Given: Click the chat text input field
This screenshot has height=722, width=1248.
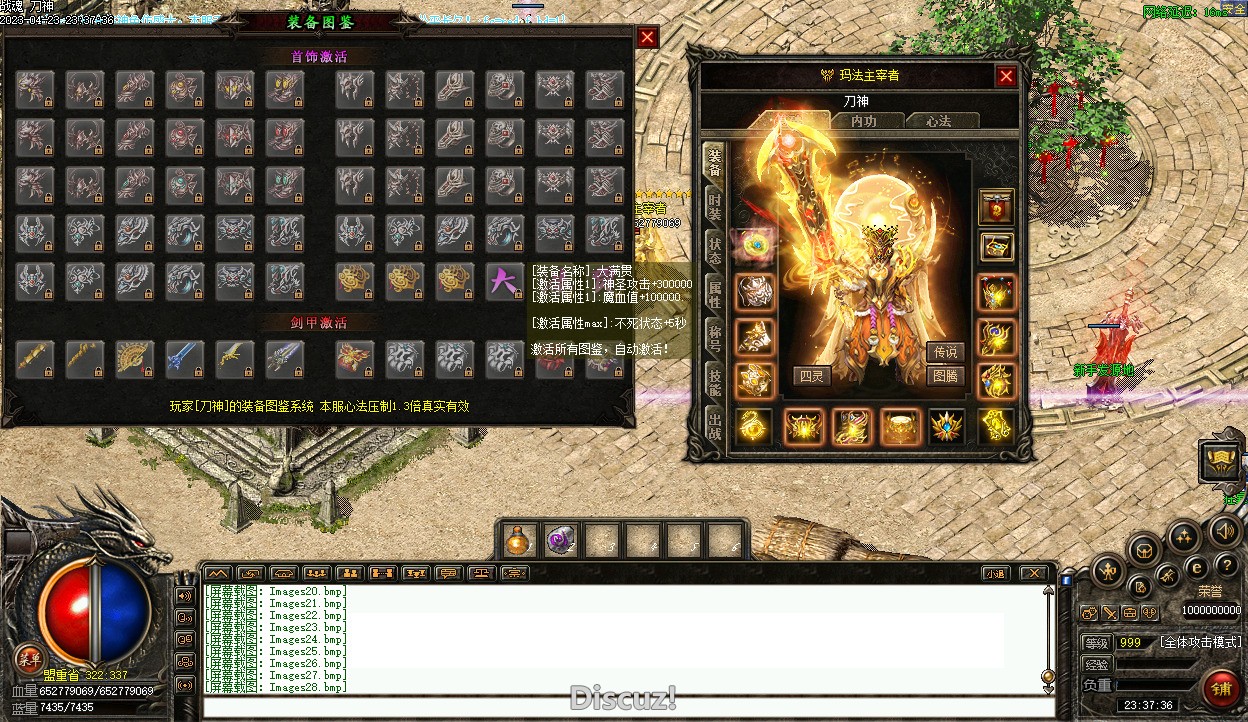Looking at the screenshot, I should pos(620,707).
